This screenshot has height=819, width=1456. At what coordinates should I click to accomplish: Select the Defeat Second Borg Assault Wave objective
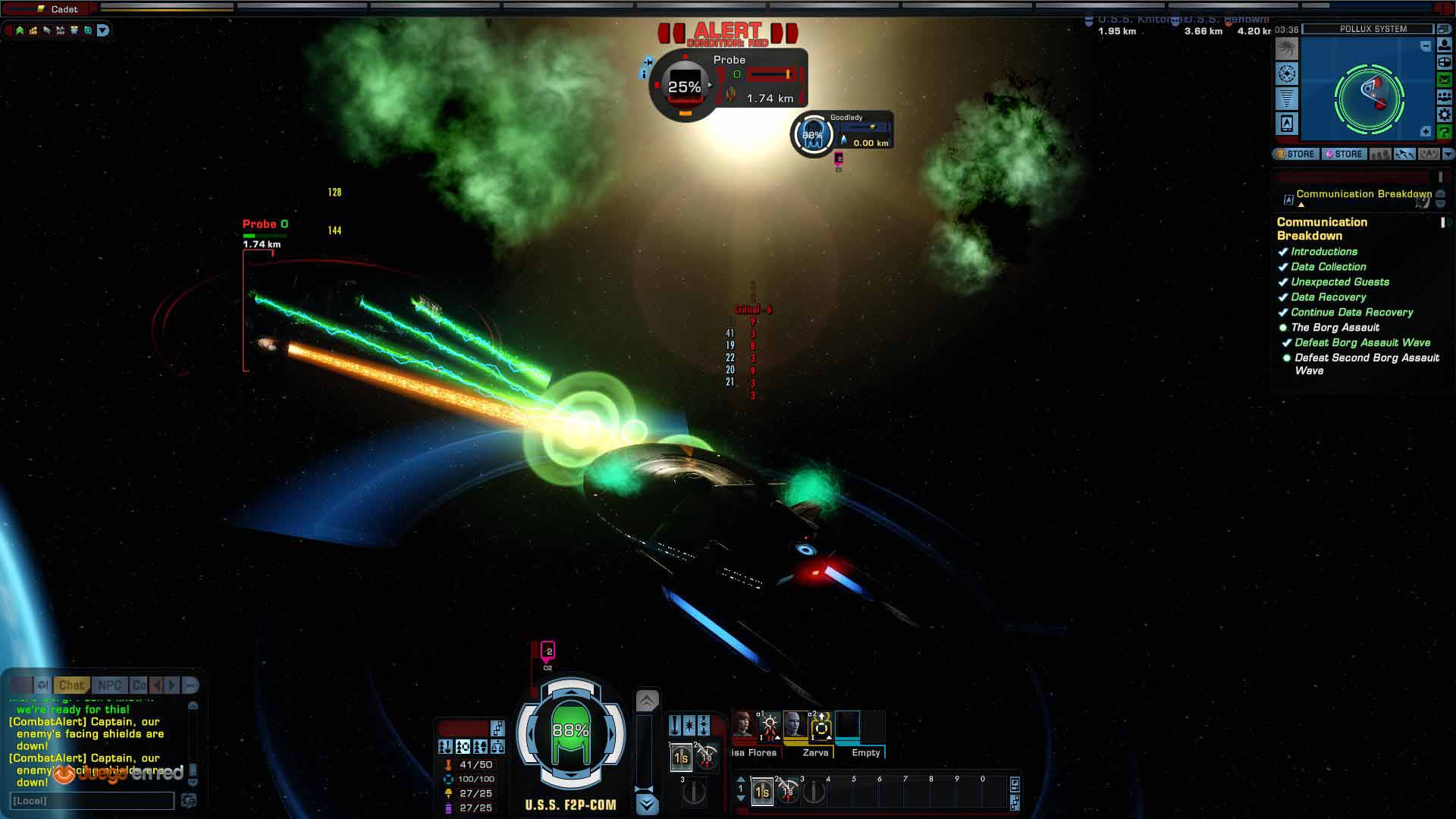1367,364
